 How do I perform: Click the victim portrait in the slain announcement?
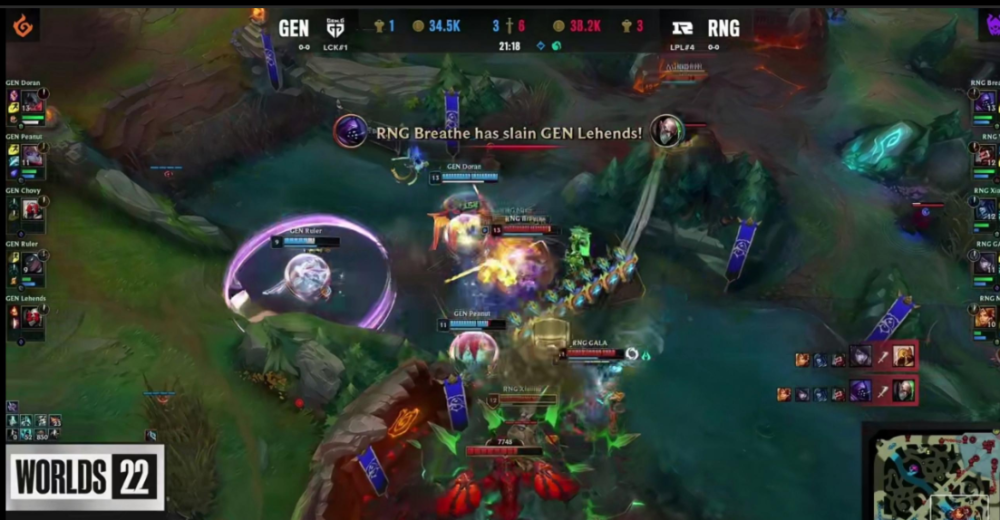tap(667, 131)
